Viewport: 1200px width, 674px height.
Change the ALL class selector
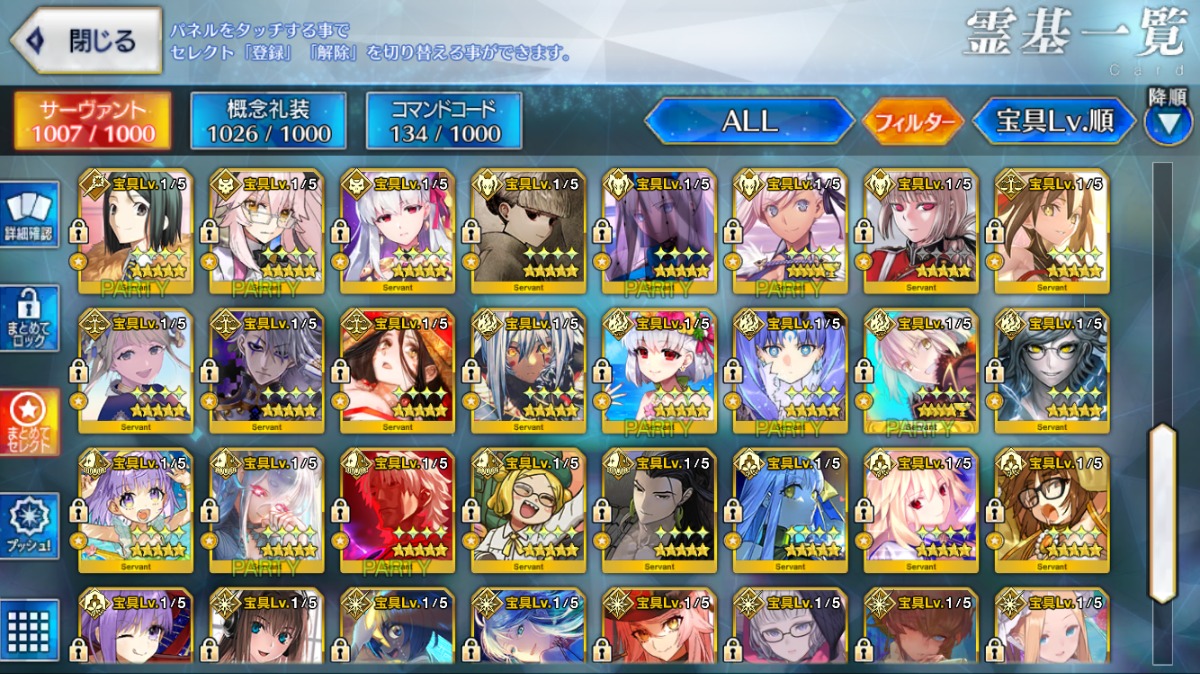click(x=749, y=122)
